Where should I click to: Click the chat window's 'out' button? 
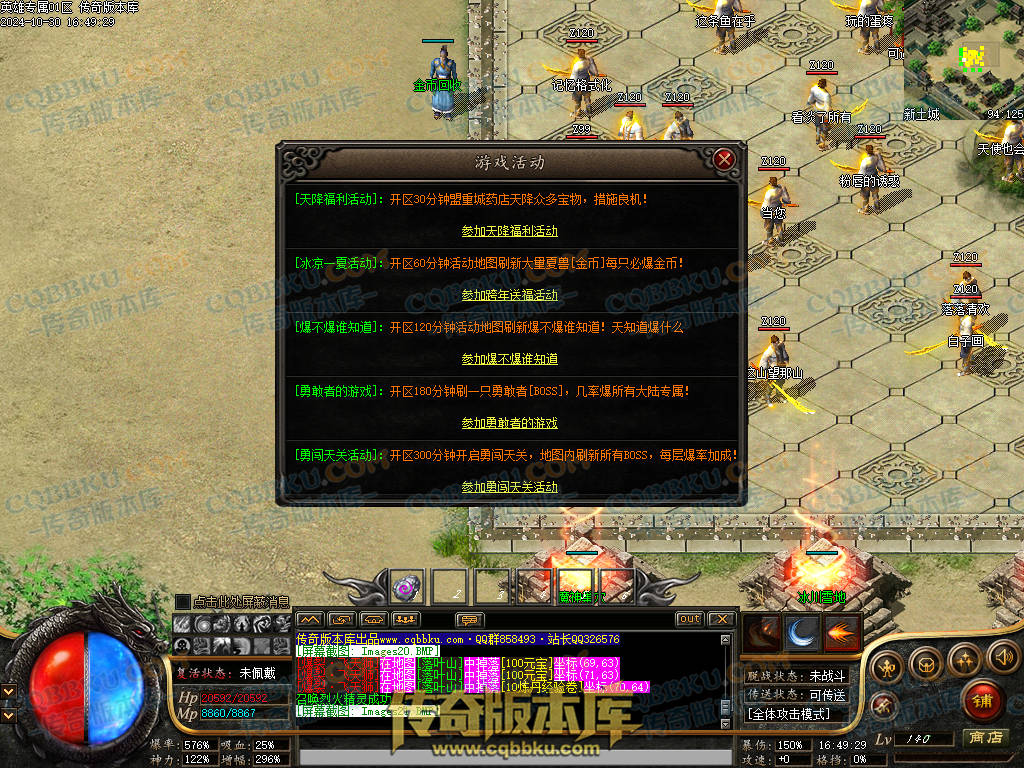coord(689,619)
